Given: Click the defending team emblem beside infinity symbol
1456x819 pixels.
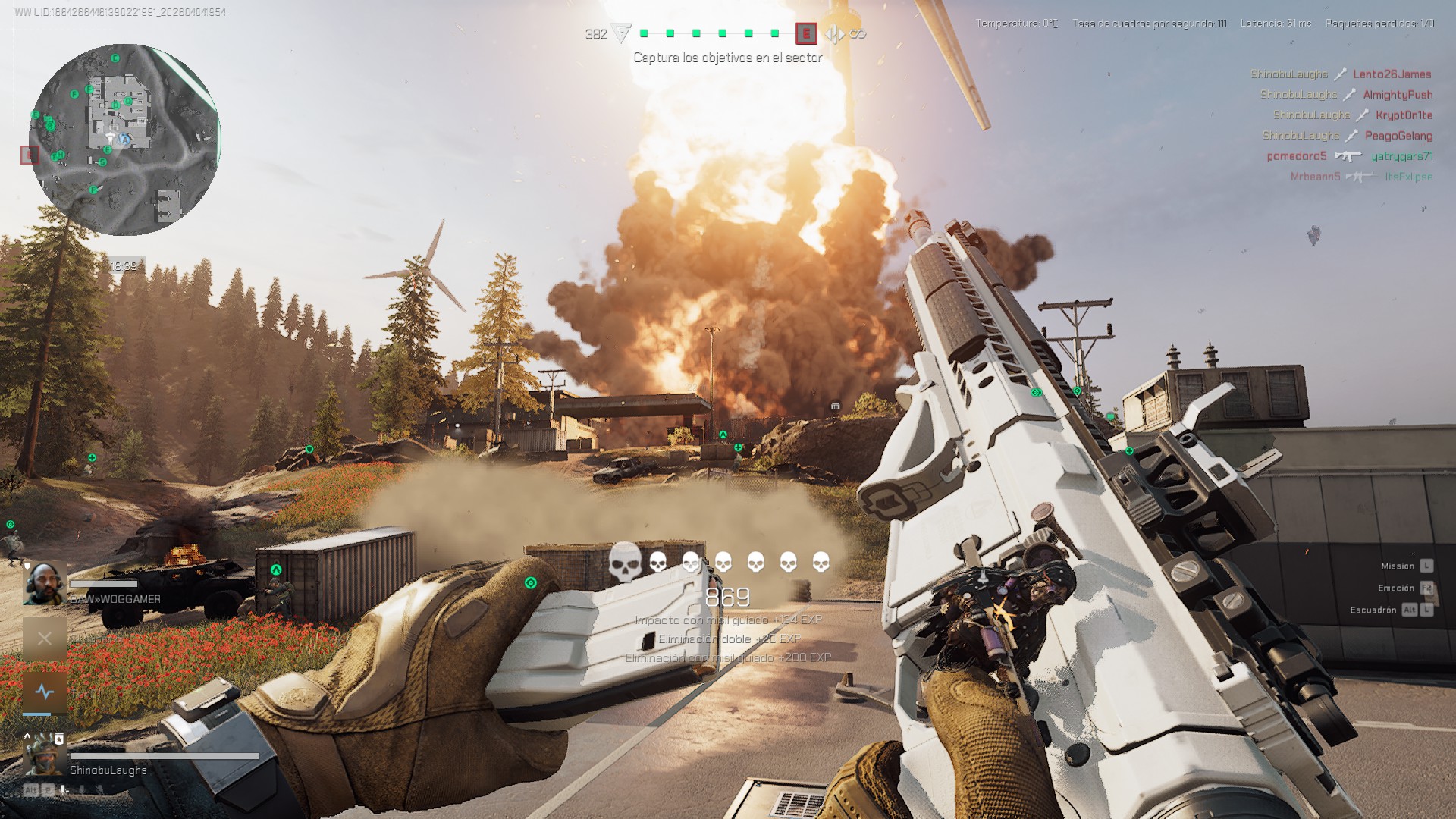Looking at the screenshot, I should [x=834, y=34].
